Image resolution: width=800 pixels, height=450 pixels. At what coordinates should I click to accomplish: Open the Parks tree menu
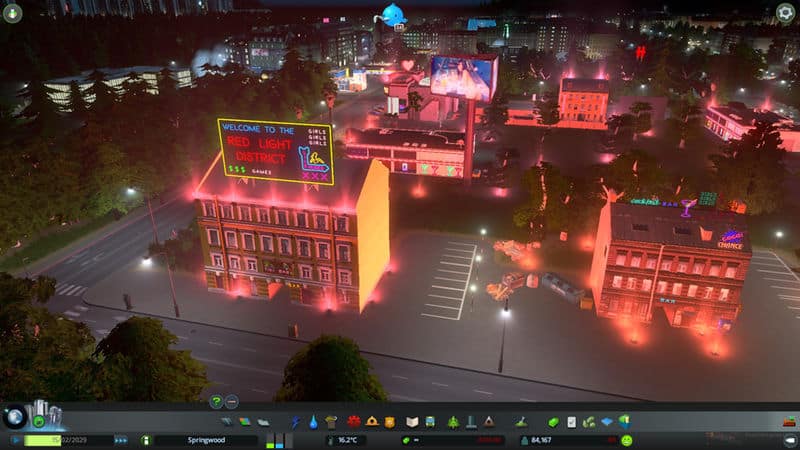(452, 422)
